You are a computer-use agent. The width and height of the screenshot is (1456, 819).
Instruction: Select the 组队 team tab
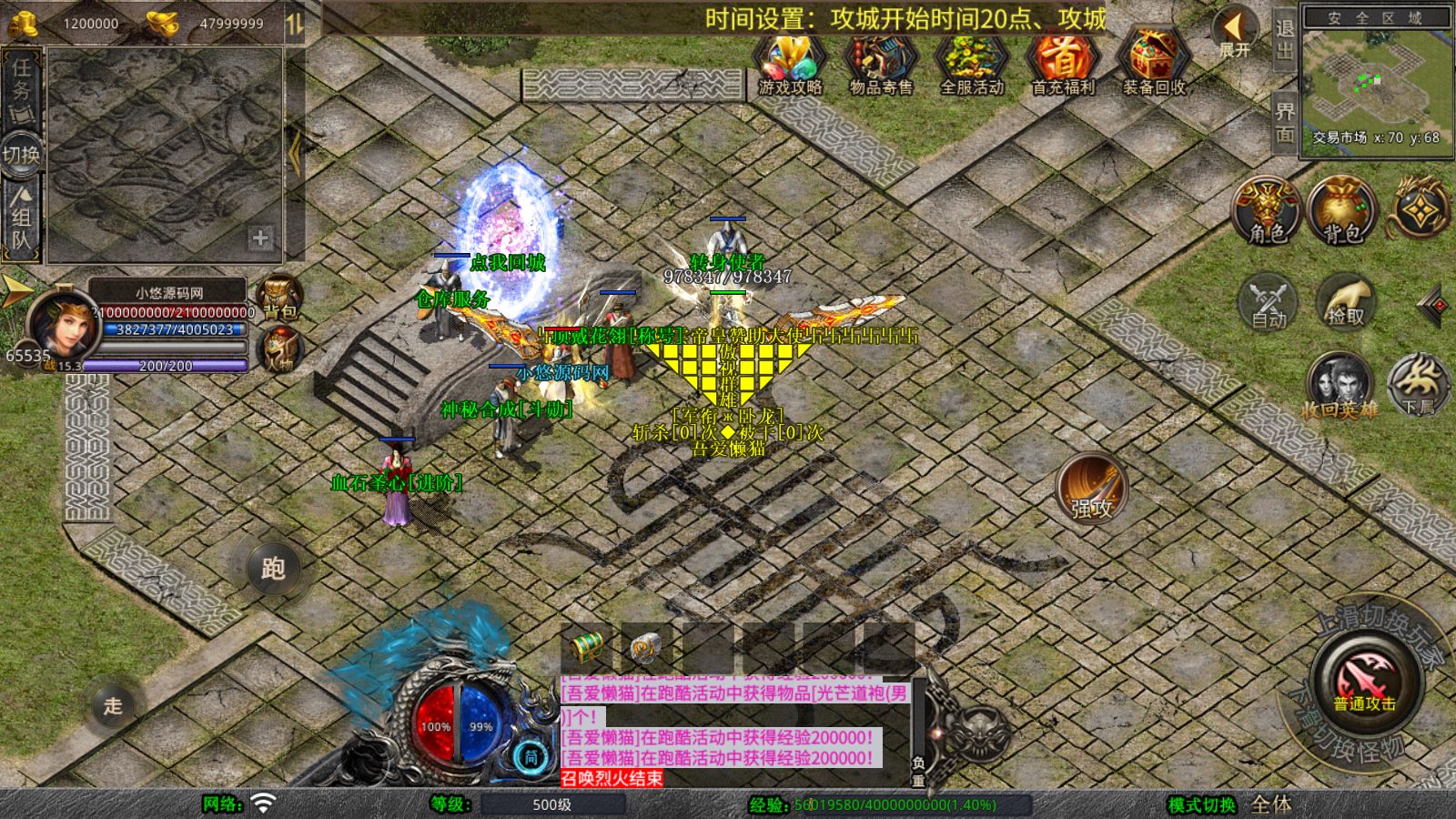pos(21,218)
